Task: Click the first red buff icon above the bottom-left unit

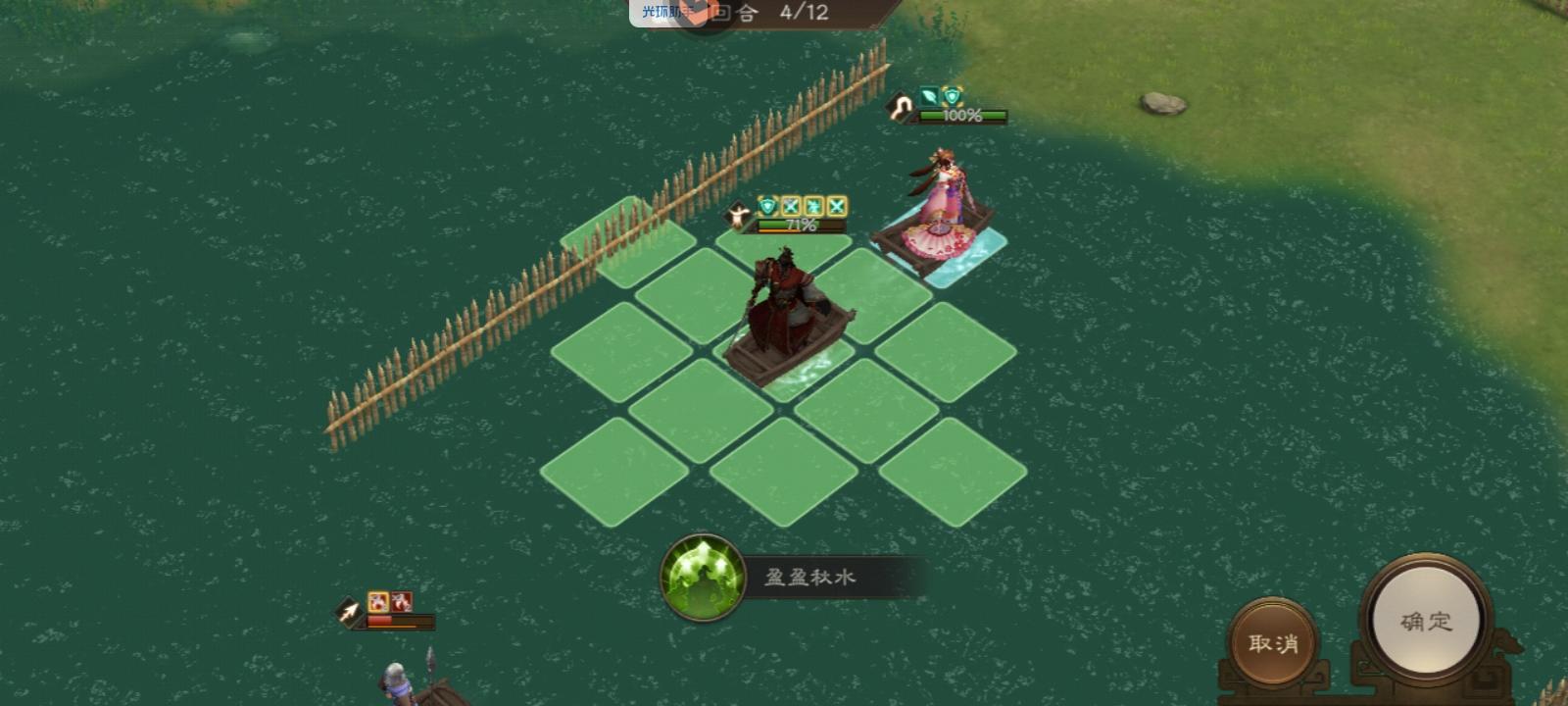Action: (378, 601)
